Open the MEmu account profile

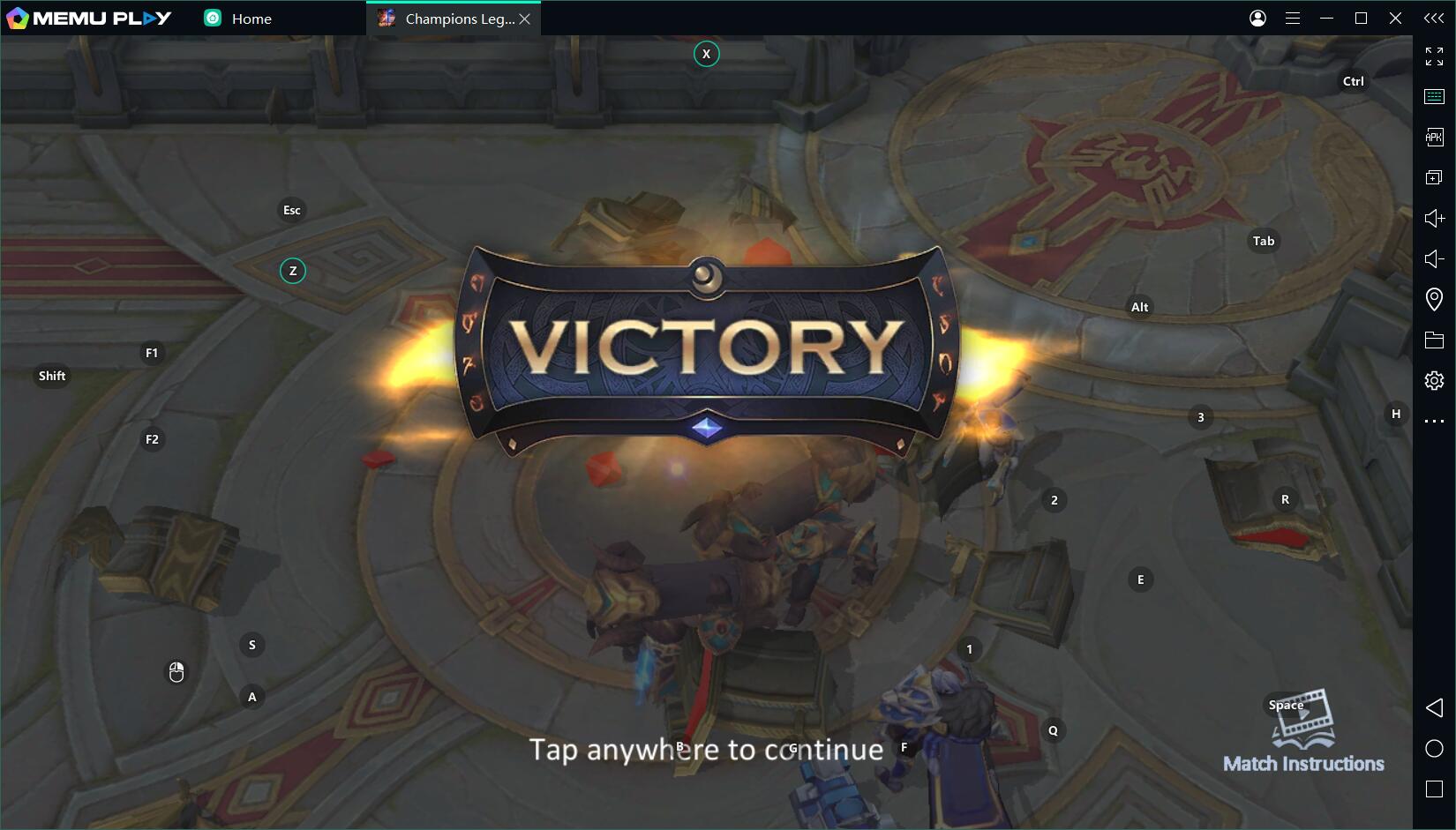click(1257, 19)
